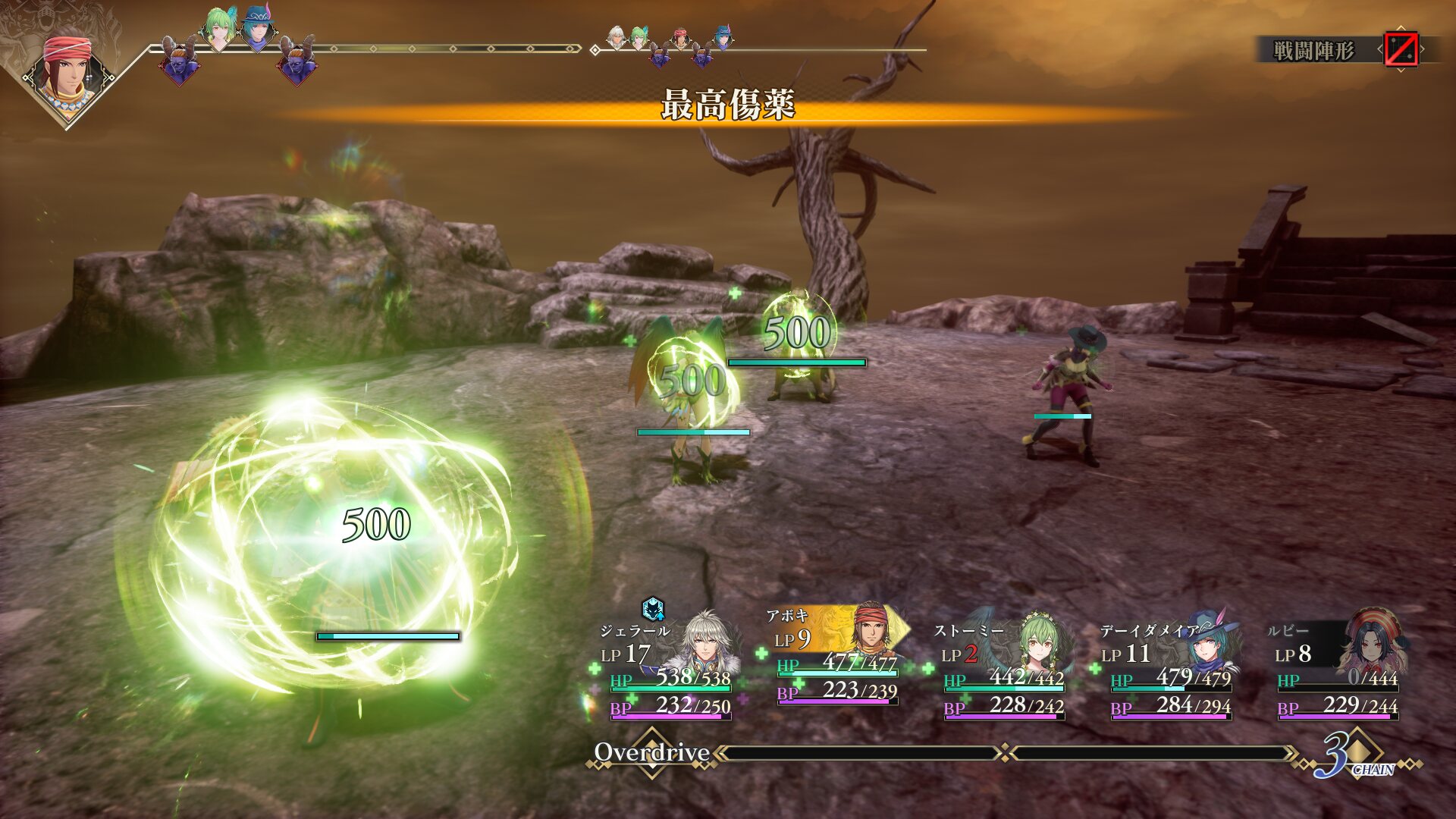This screenshot has height=819, width=1456.
Task: Inspect the blue status buff icon above Gerard
Action: pyautogui.click(x=653, y=608)
